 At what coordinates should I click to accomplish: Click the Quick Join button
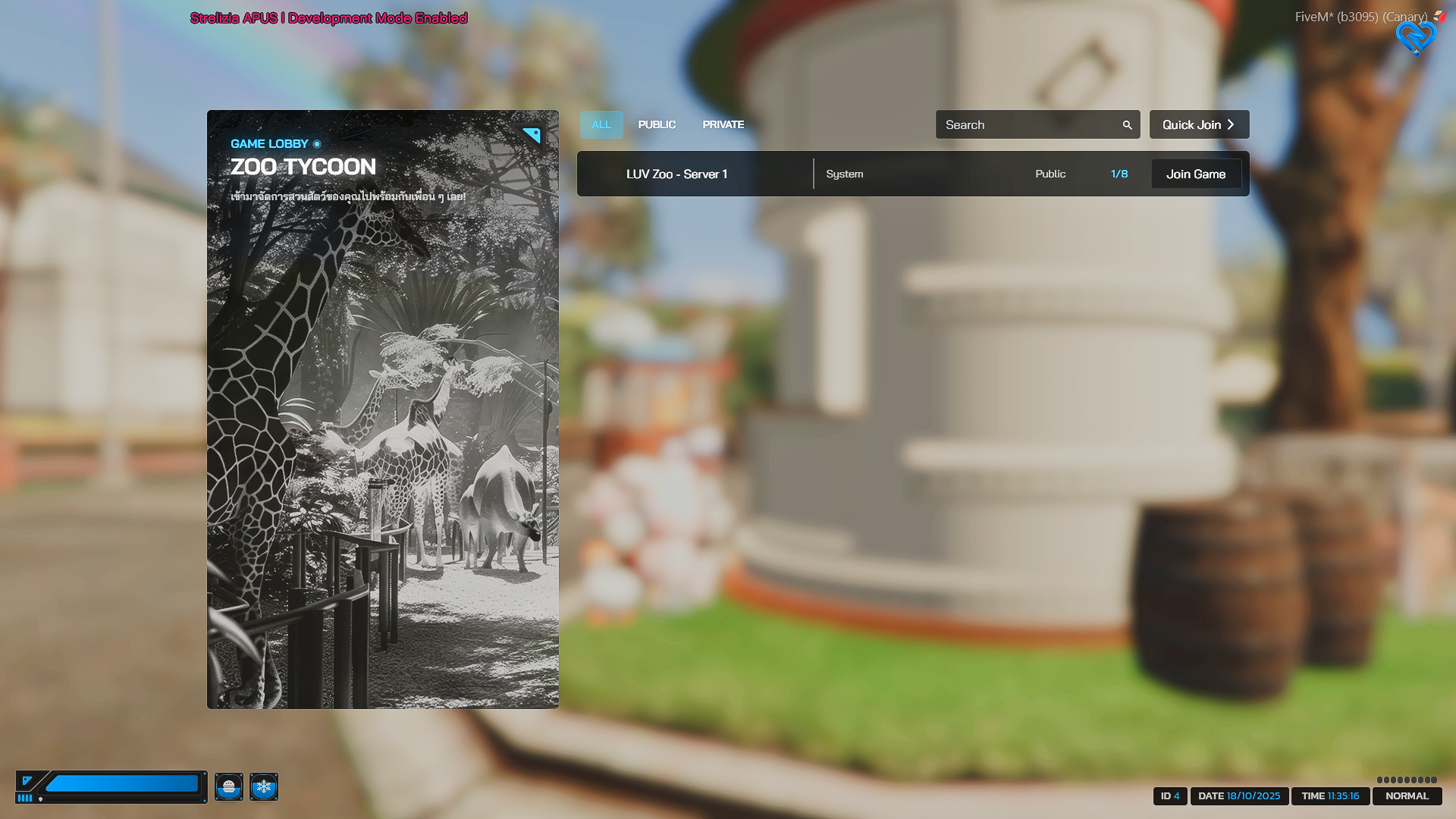click(x=1199, y=124)
